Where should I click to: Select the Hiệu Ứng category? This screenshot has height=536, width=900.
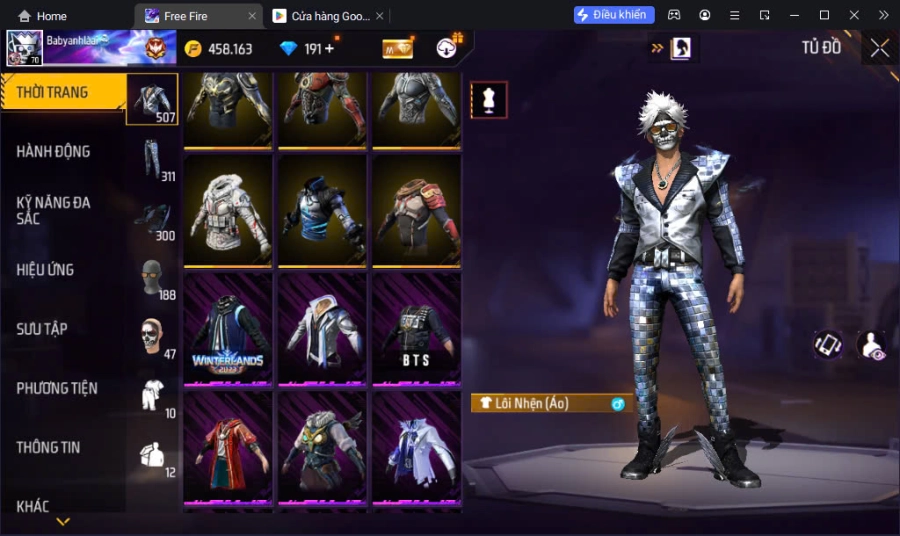tap(45, 269)
